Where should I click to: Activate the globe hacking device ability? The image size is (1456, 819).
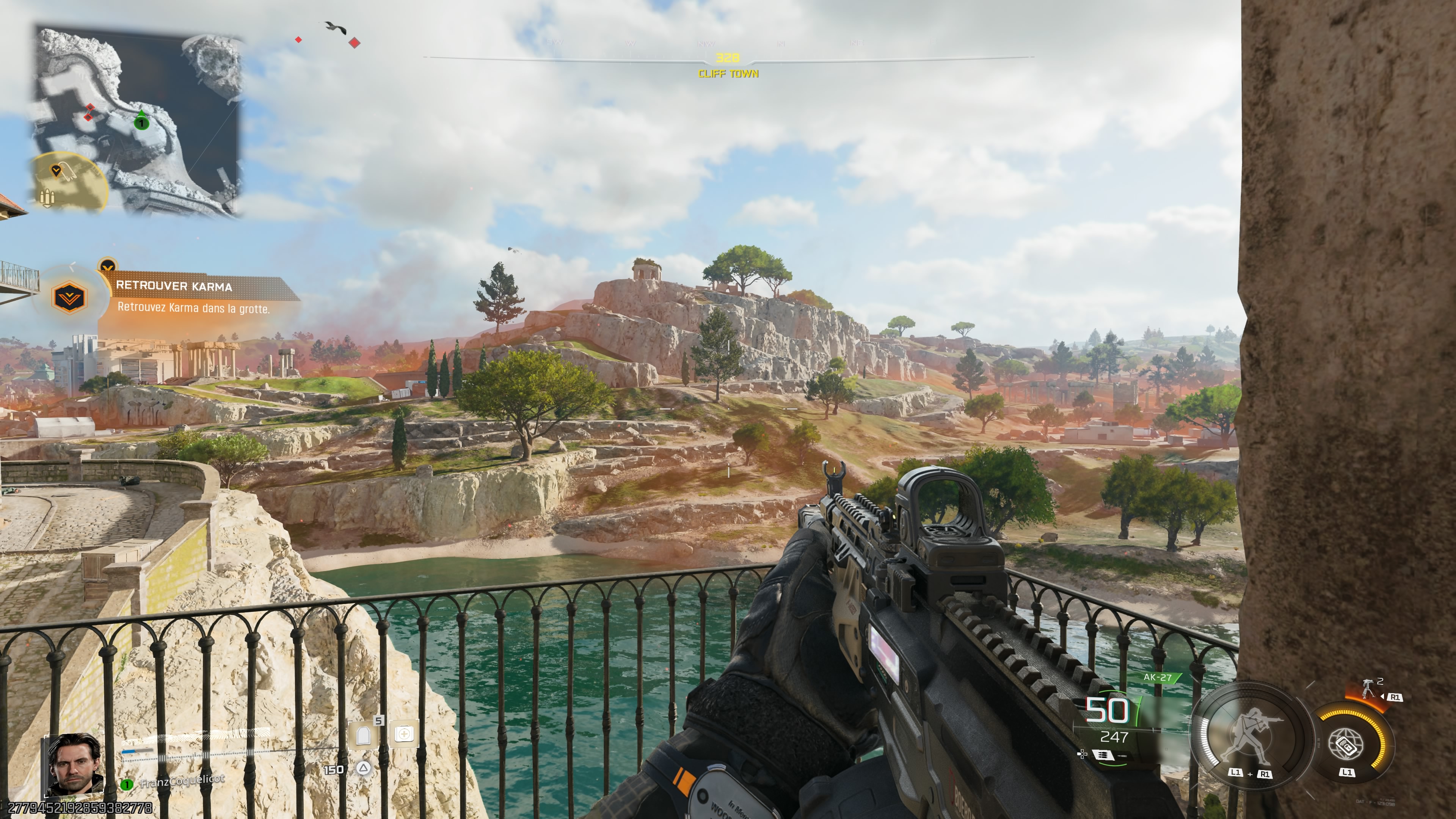[1348, 743]
